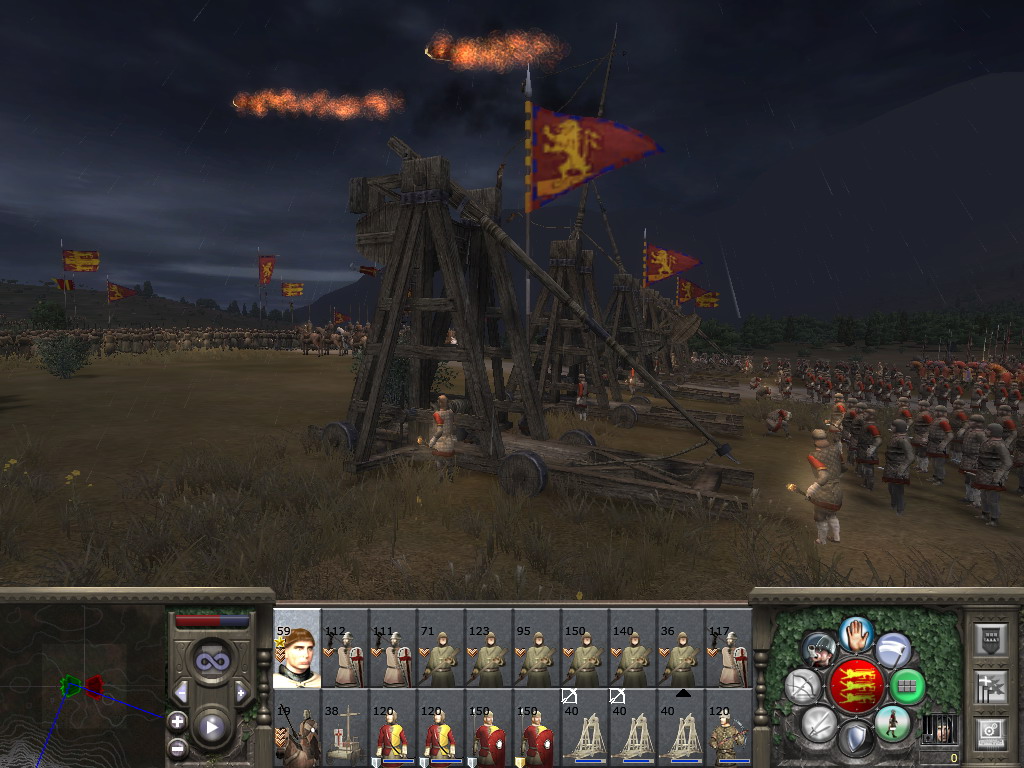Toggle run mode using the walking soldier icon
The height and width of the screenshot is (768, 1024).
[x=891, y=723]
